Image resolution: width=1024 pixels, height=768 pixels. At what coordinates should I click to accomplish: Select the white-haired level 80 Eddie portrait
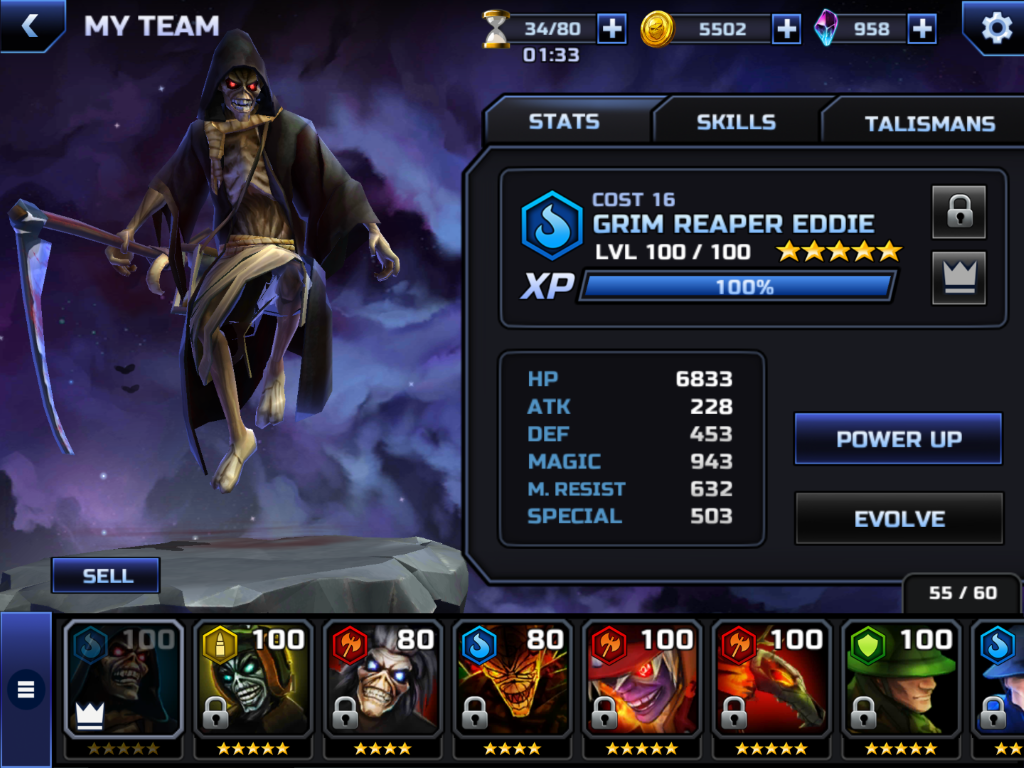tap(383, 680)
